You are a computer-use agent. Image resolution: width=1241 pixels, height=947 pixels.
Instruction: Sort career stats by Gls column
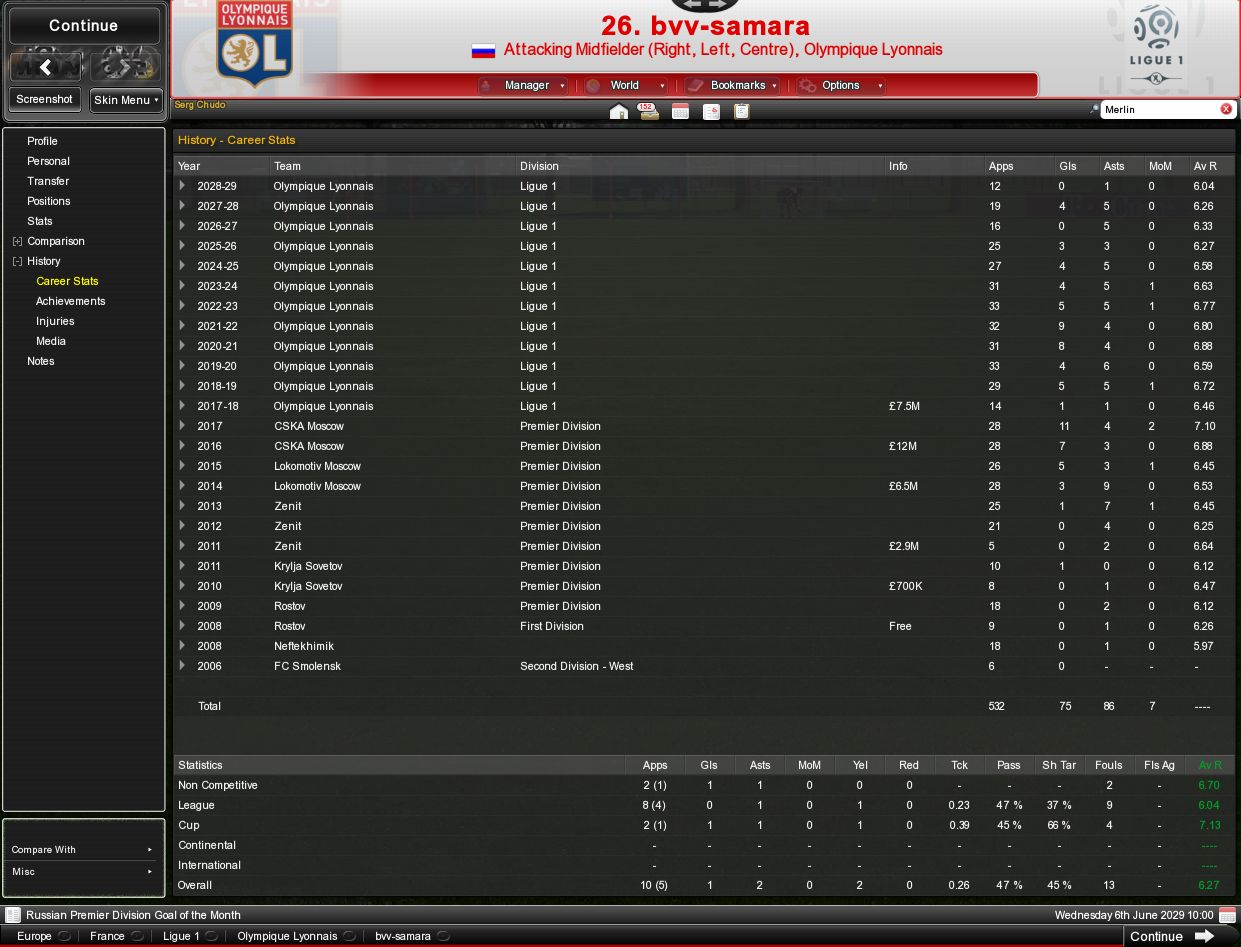click(x=1068, y=166)
